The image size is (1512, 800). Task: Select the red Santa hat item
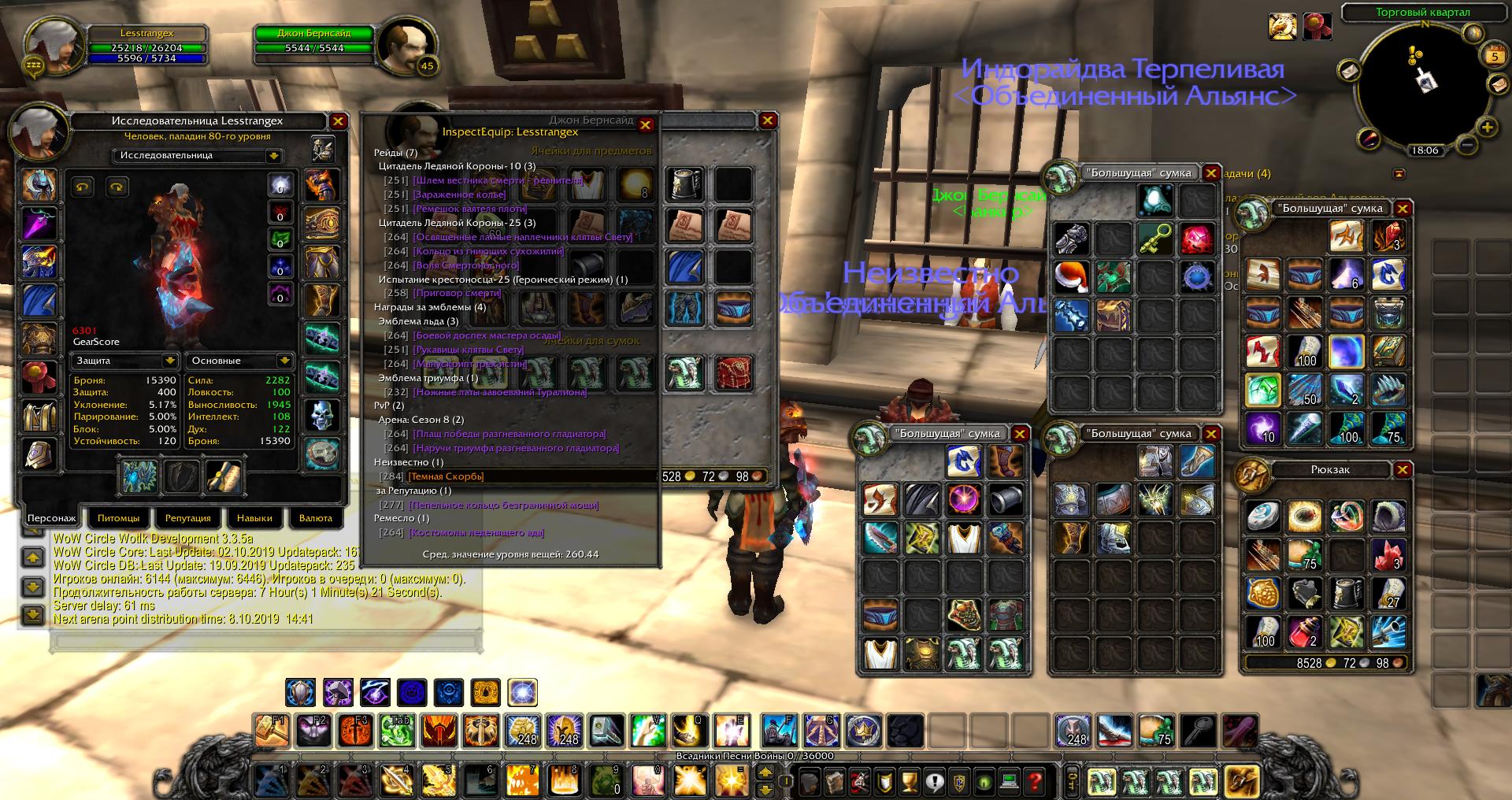pos(1072,276)
